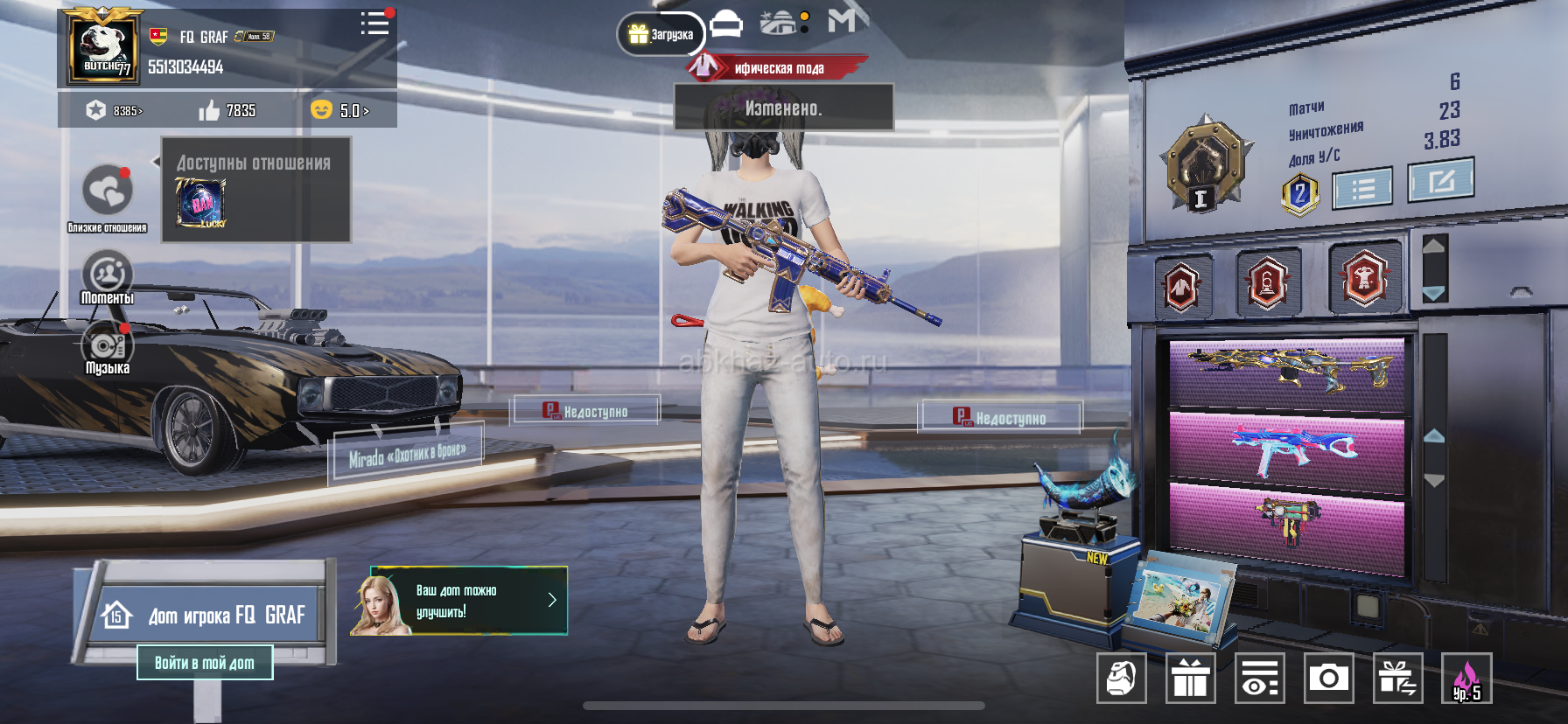The width and height of the screenshot is (1568, 724).
Task: Open the Близкие отношения heart icon
Action: point(108,191)
